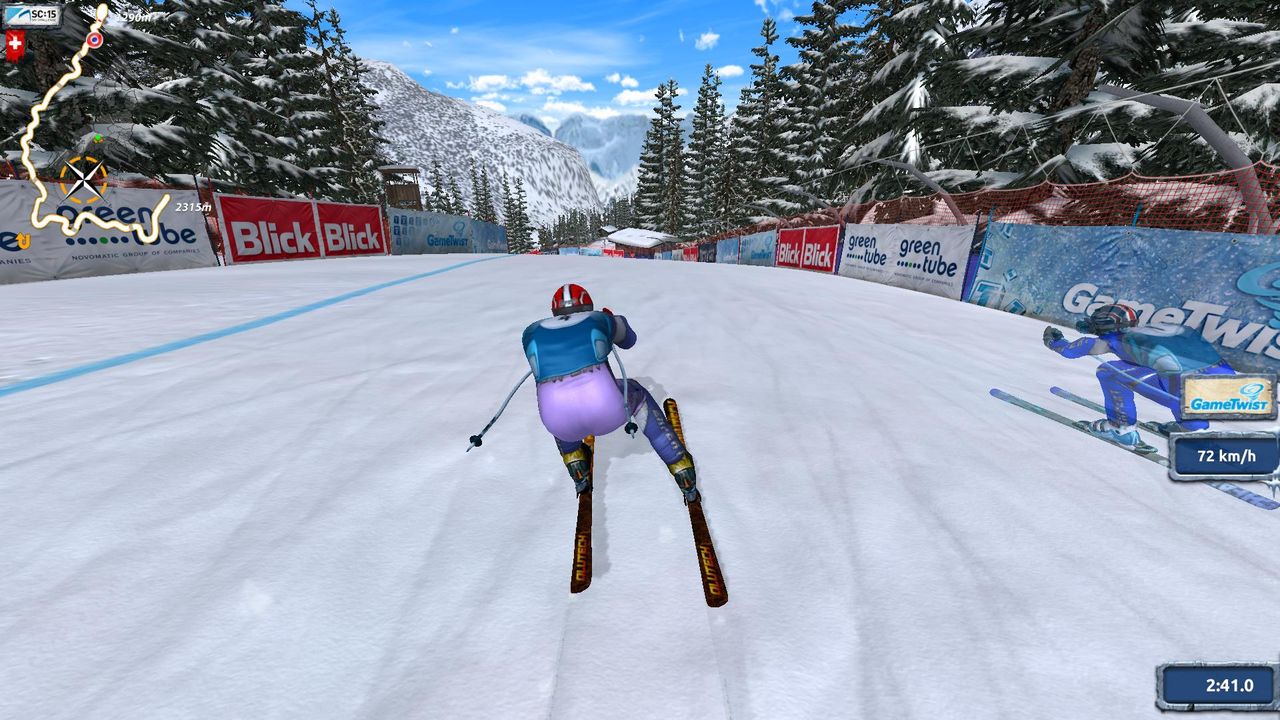Image resolution: width=1280 pixels, height=720 pixels.
Task: Click the green checkpoint dot on the minimap
Action: click(98, 137)
